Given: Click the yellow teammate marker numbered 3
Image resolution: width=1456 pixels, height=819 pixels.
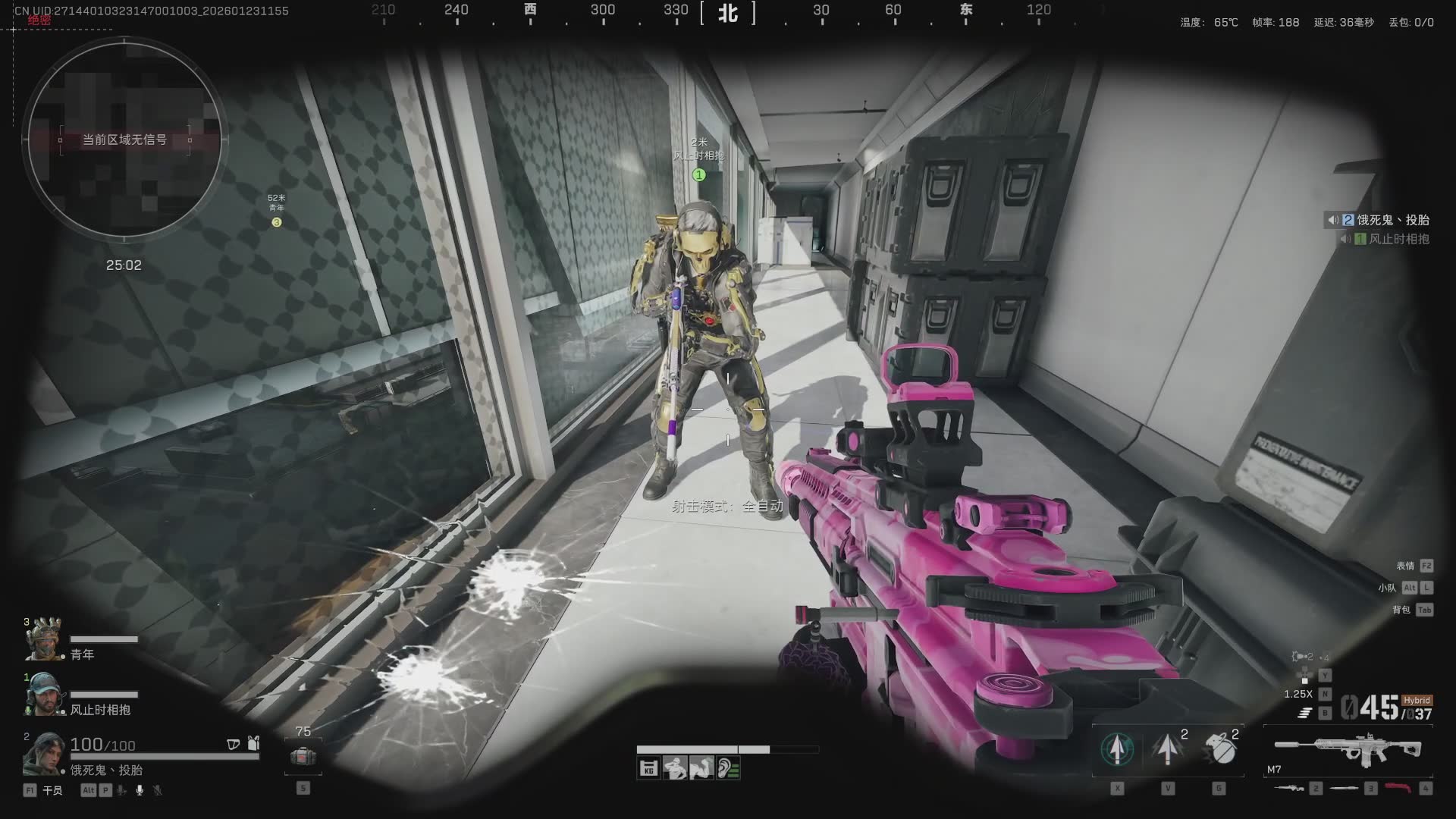Looking at the screenshot, I should (277, 222).
